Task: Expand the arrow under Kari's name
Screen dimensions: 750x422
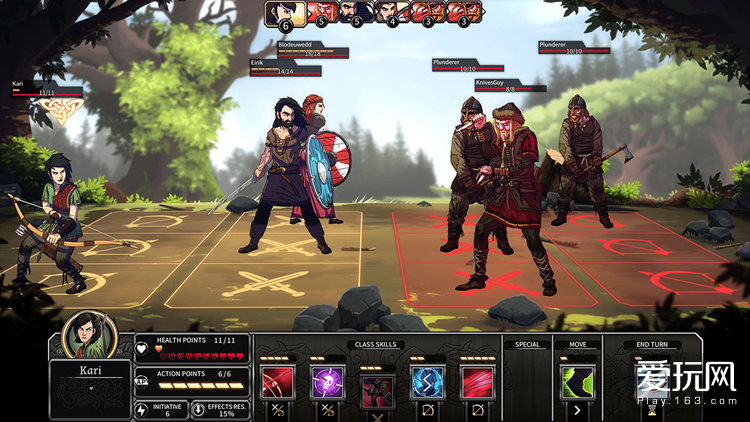Action: [x=90, y=381]
